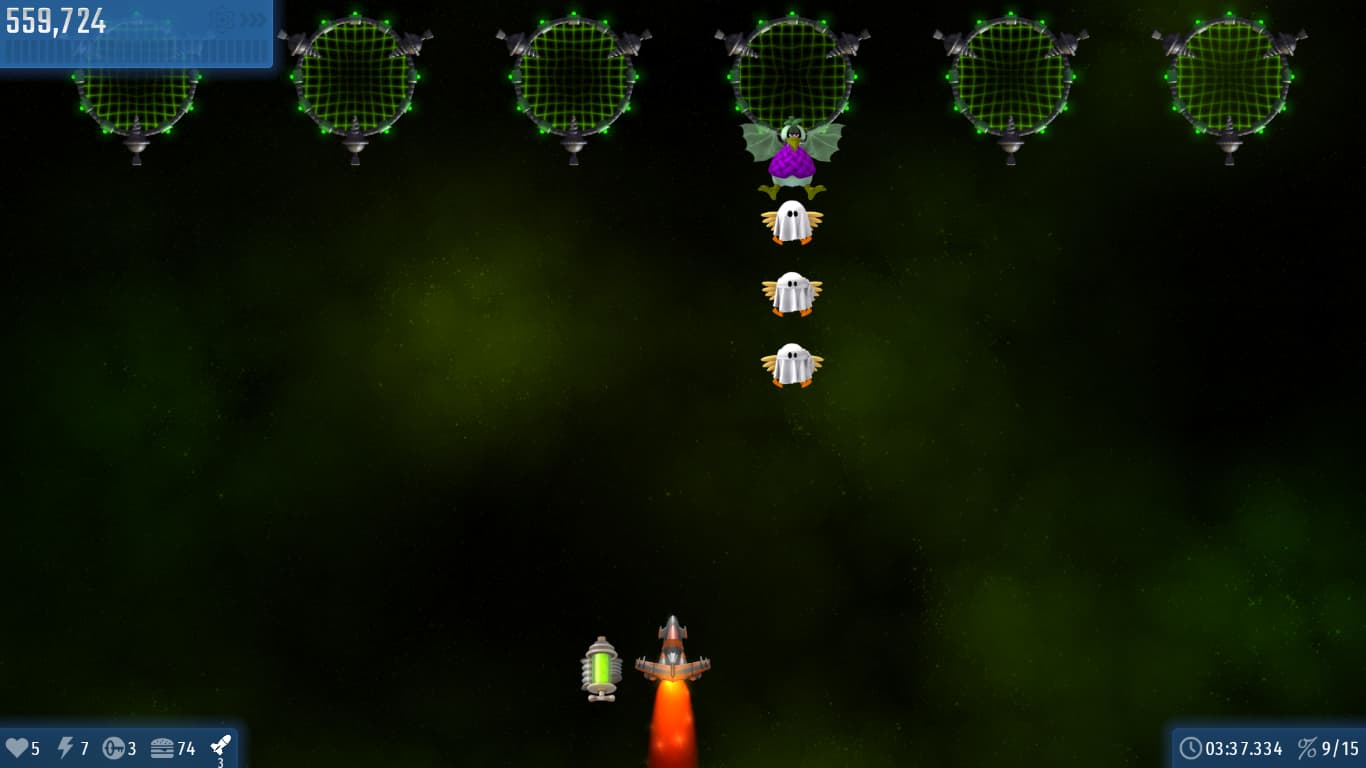Open the faint gear options icon
Screen dimensions: 1366x768
point(223,19)
